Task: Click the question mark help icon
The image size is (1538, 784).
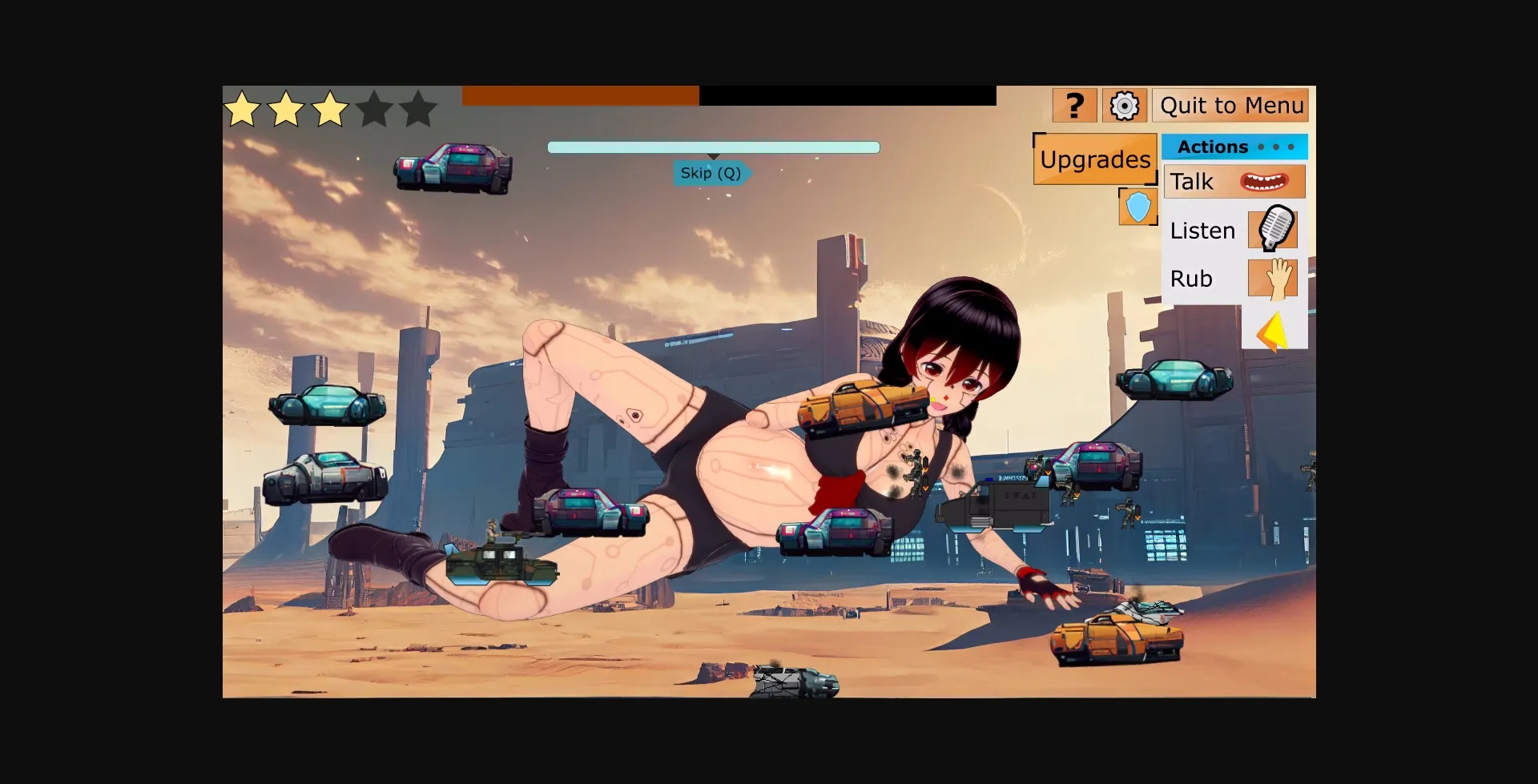Action: 1074,105
